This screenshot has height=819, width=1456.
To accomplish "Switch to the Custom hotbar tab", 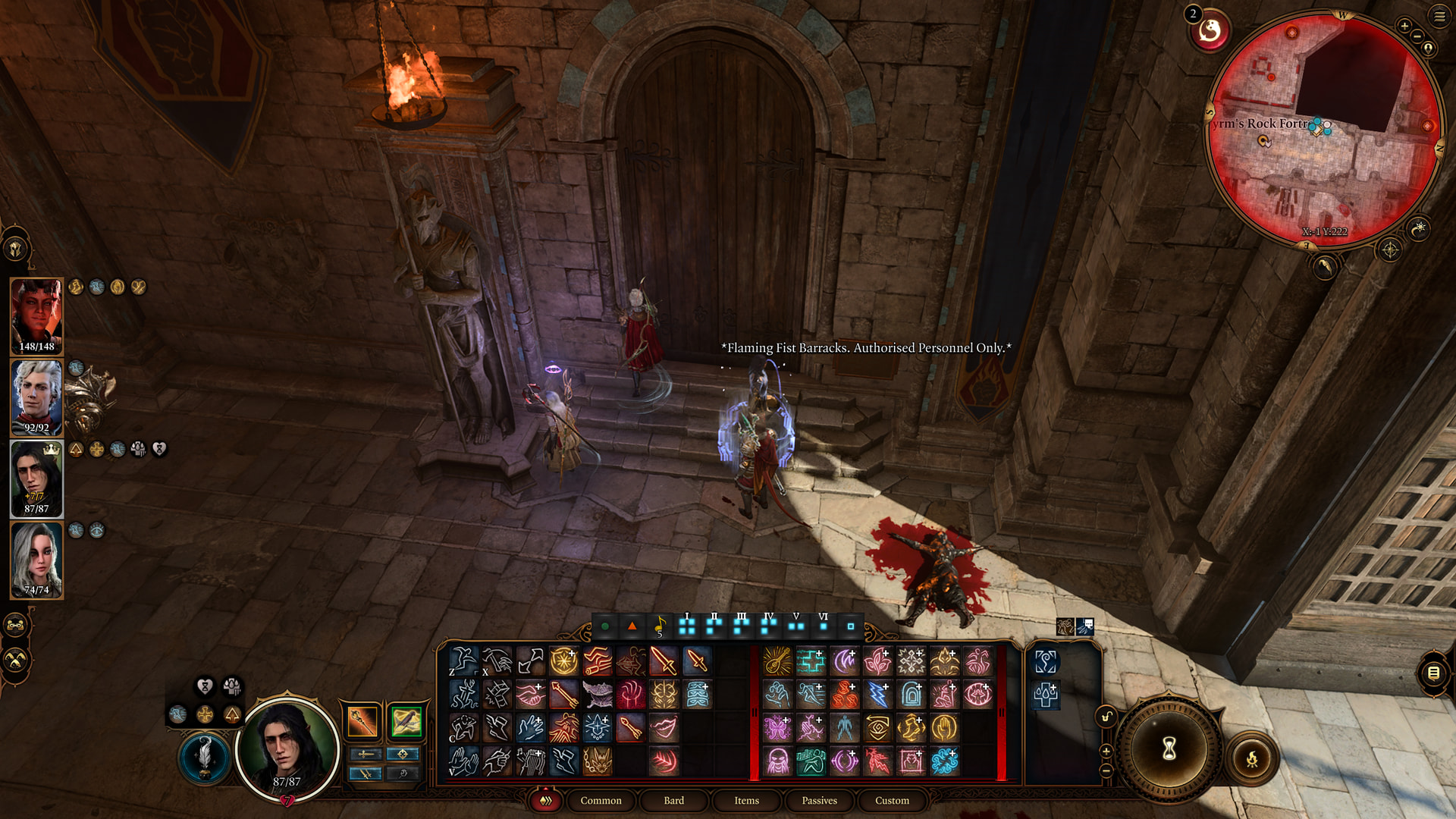I will click(x=892, y=800).
